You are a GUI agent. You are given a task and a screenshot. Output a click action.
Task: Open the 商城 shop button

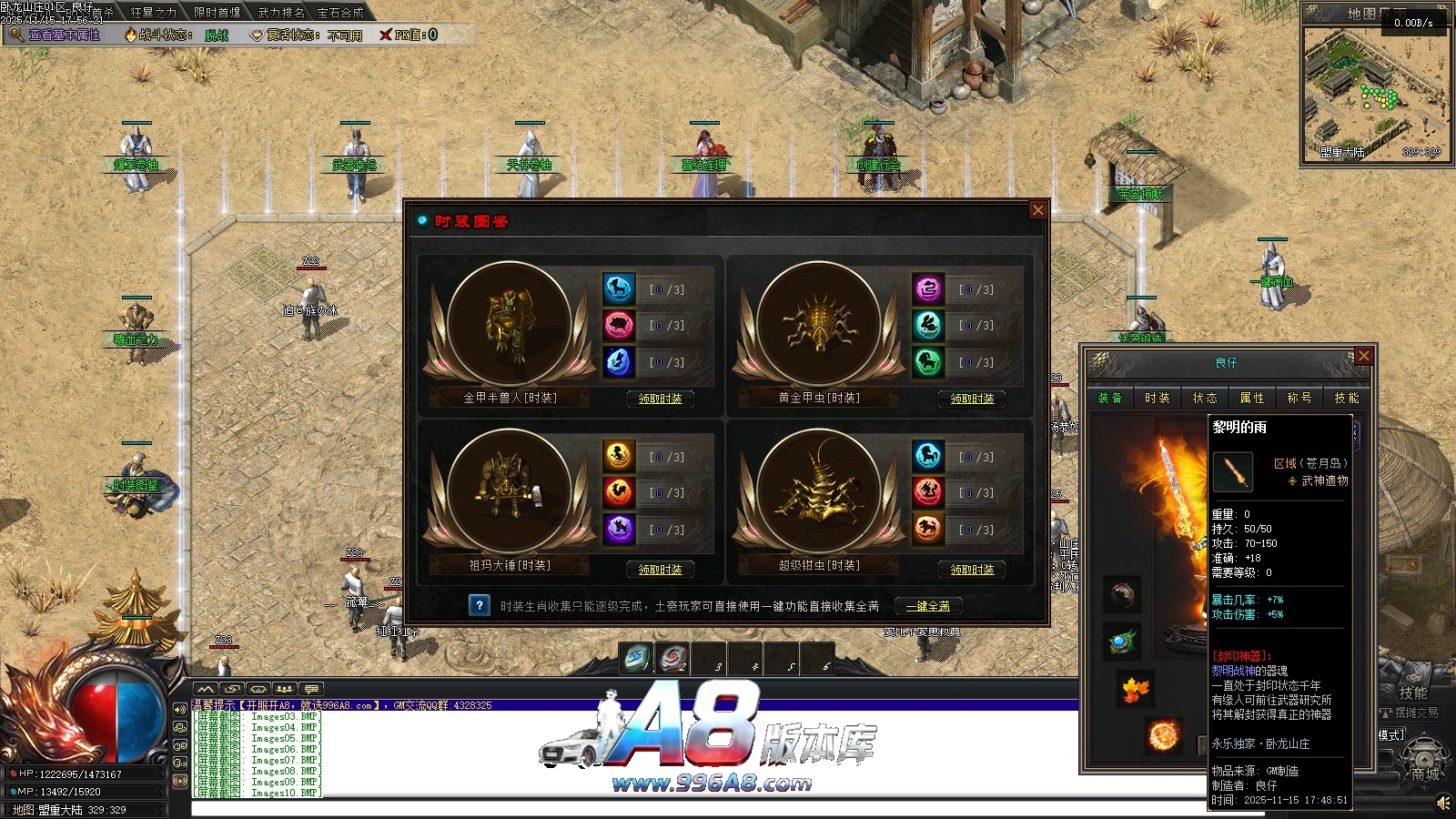1425,773
